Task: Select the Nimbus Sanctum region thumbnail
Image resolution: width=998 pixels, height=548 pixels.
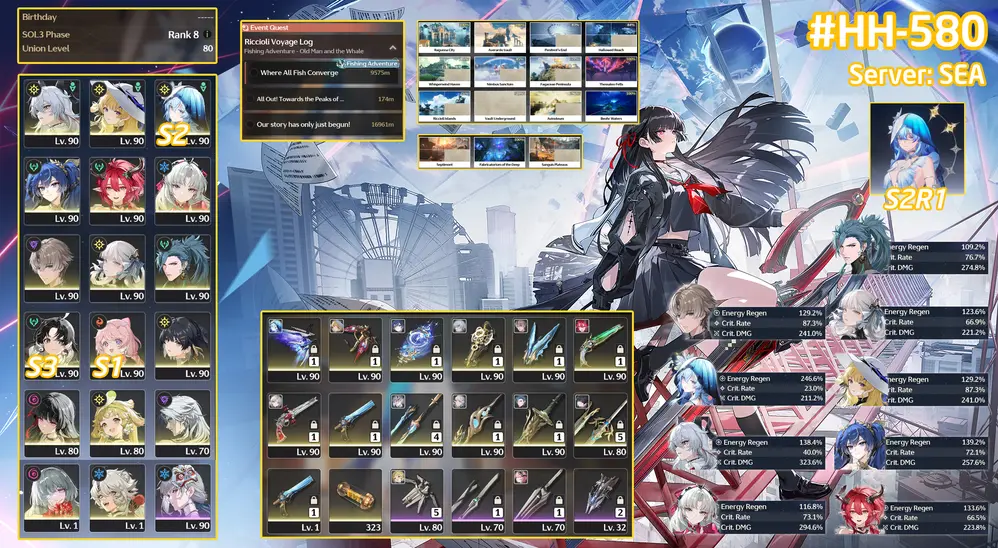Action: click(x=500, y=70)
